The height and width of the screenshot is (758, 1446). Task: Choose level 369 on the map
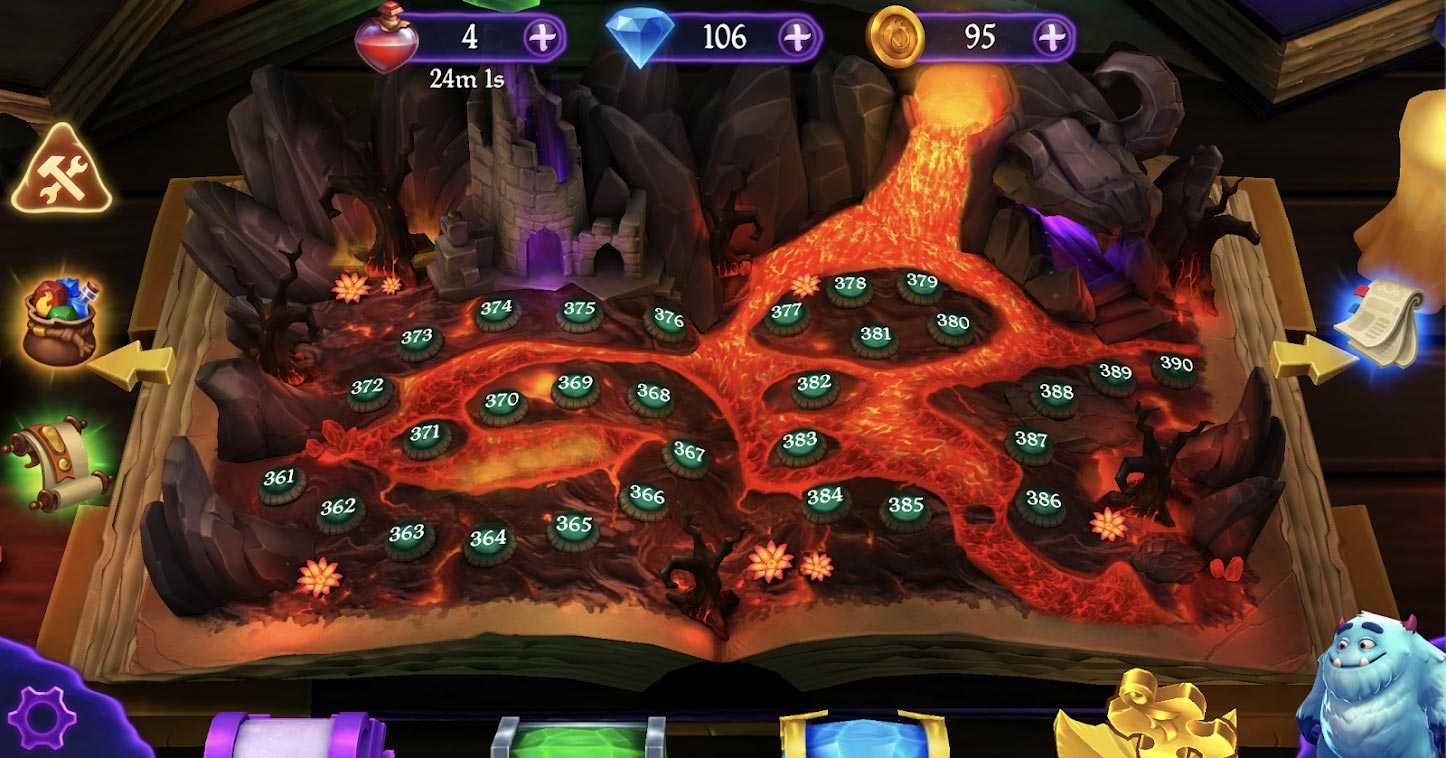575,387
